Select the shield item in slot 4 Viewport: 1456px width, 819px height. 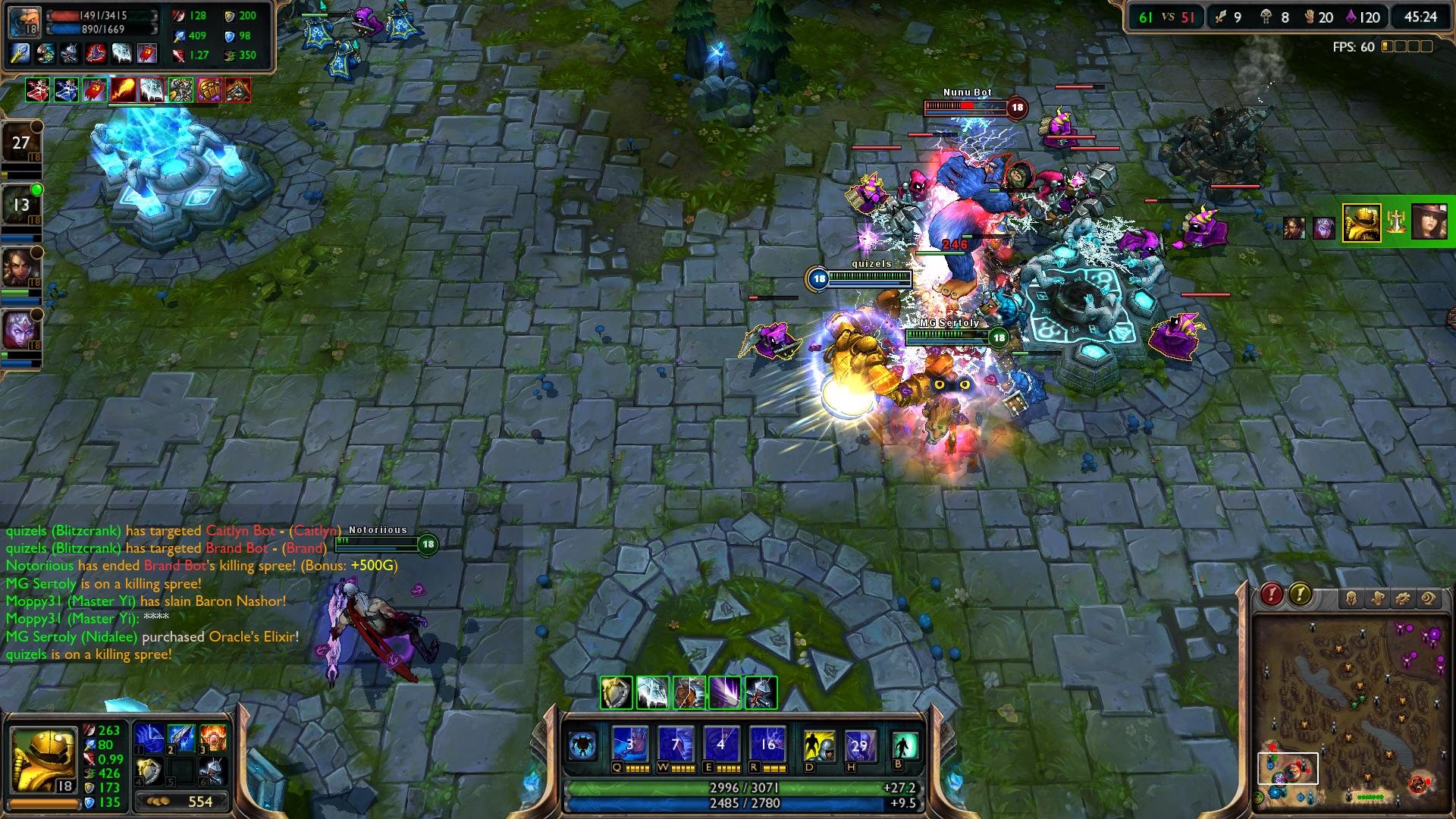point(149,772)
